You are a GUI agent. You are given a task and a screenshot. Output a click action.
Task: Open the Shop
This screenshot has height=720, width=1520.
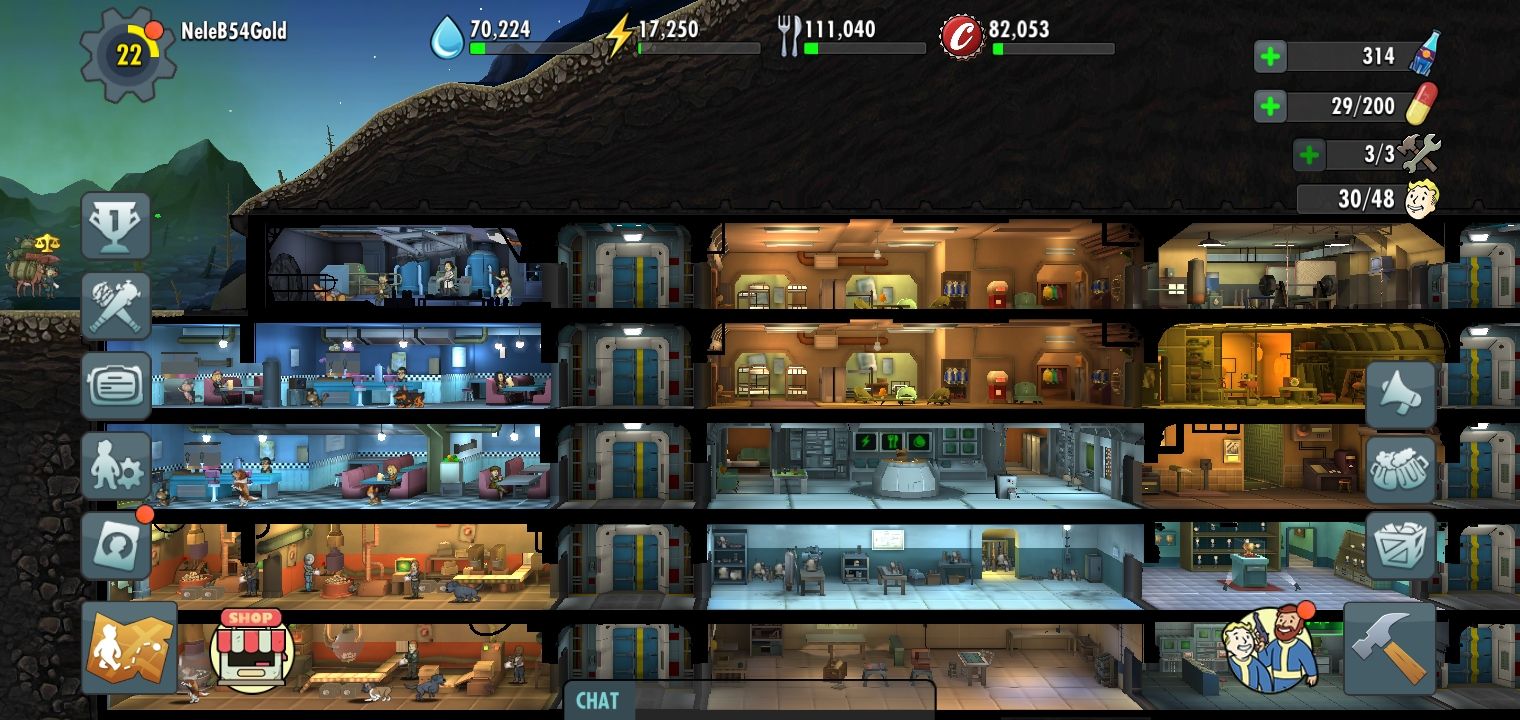pyautogui.click(x=251, y=650)
